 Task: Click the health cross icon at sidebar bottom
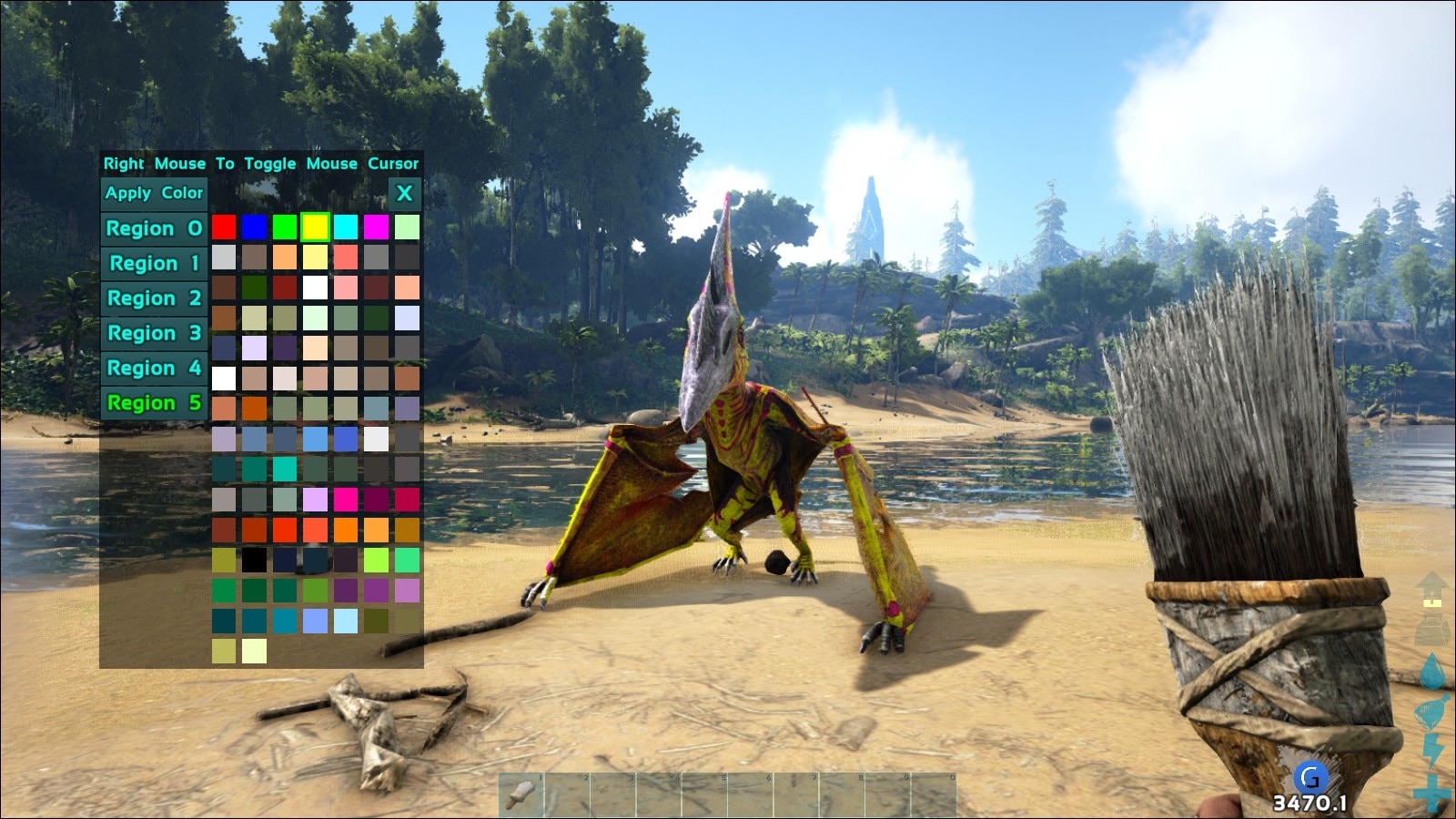point(1430,788)
